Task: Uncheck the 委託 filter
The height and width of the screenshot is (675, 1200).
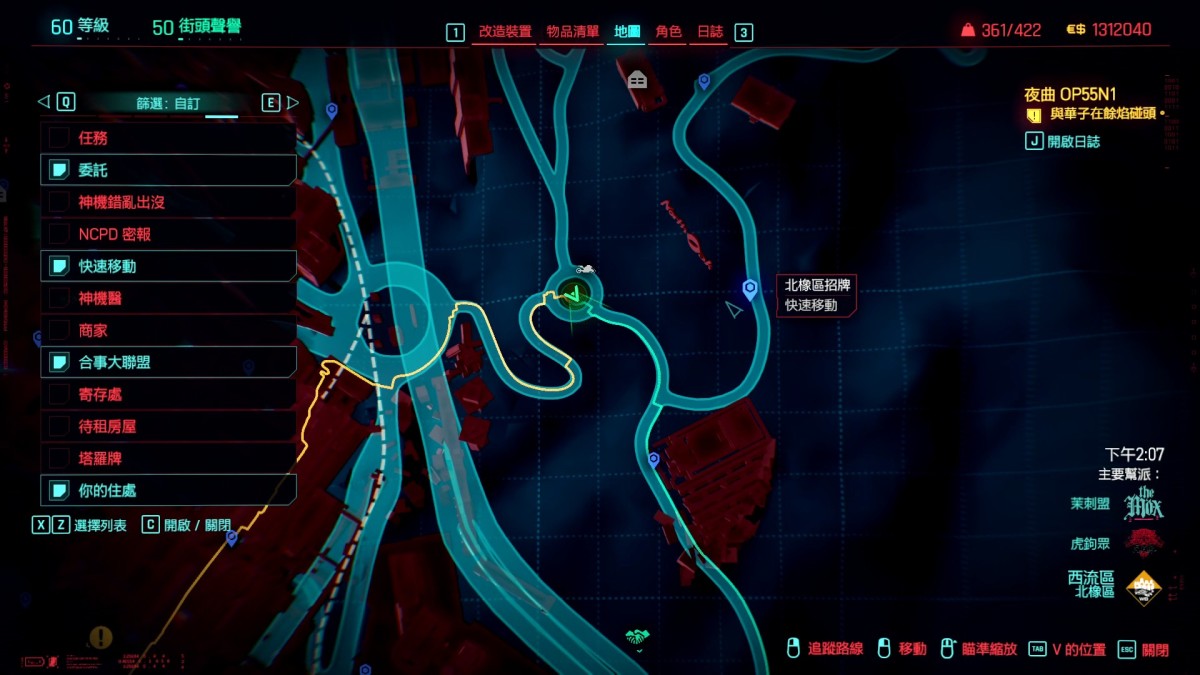Action: (x=168, y=170)
